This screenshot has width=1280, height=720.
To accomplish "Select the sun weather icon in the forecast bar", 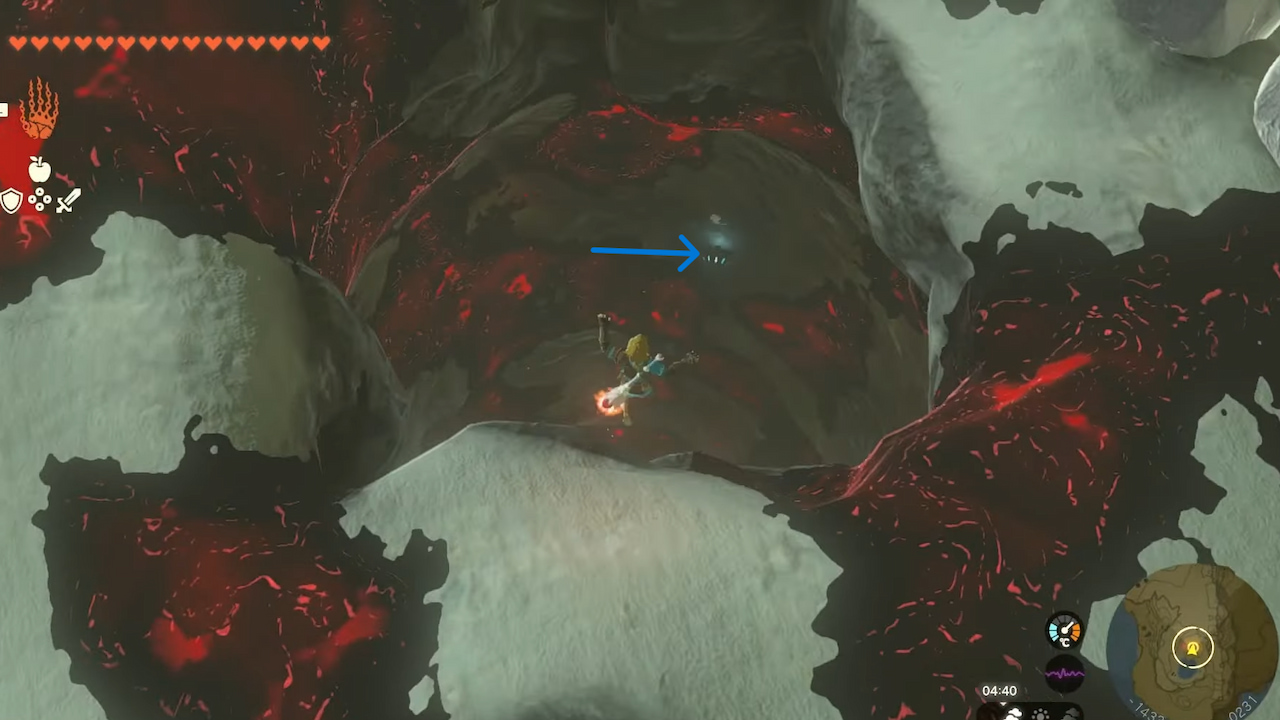I will click(x=1040, y=713).
